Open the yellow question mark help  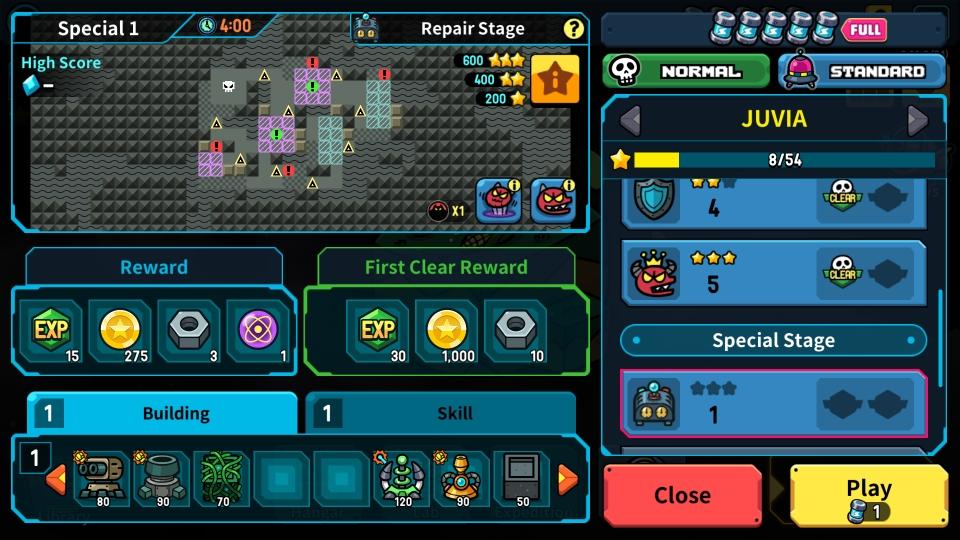[573, 28]
